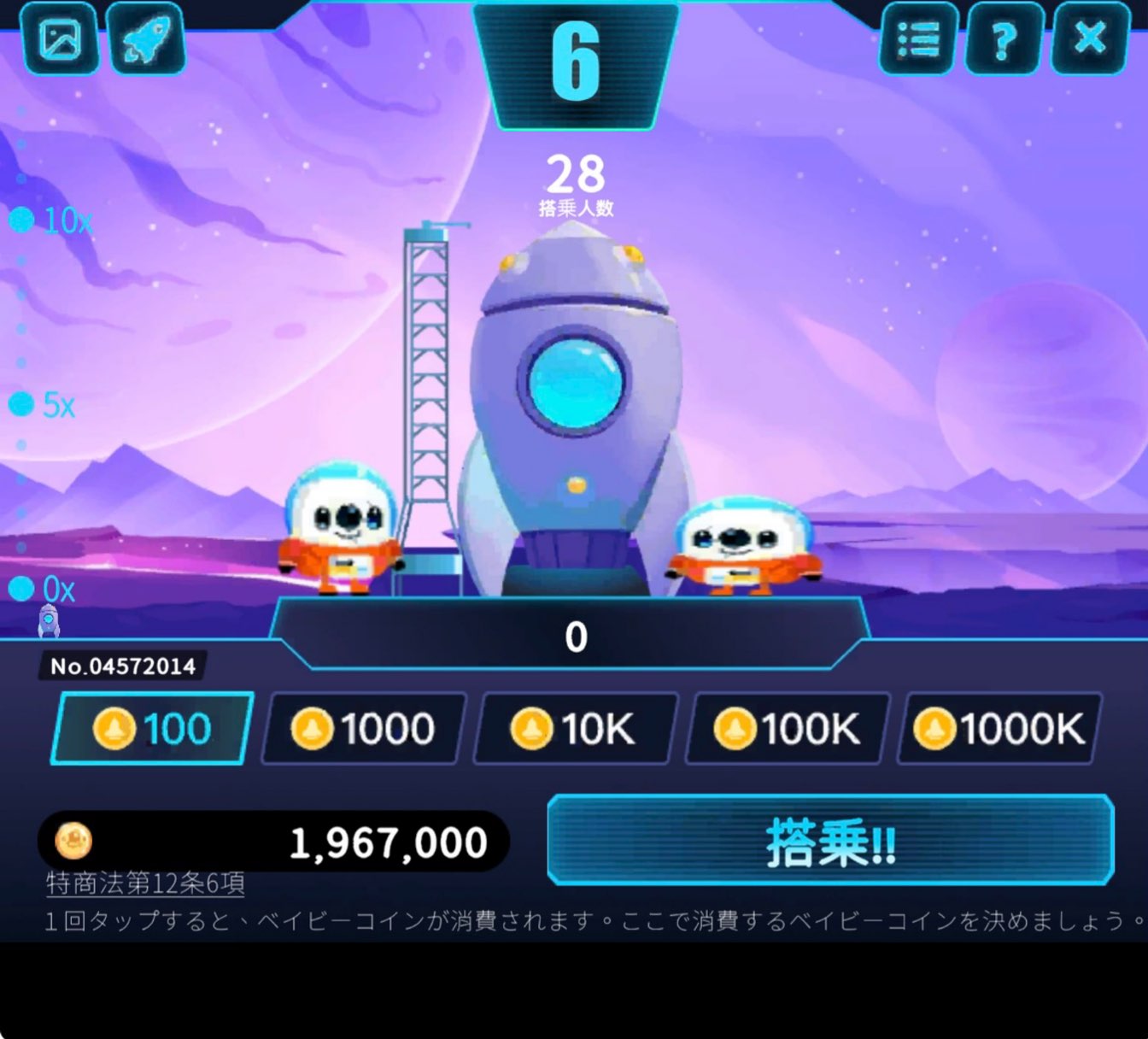Choose the 1000 coin bet
The height and width of the screenshot is (1039, 1148).
(365, 729)
